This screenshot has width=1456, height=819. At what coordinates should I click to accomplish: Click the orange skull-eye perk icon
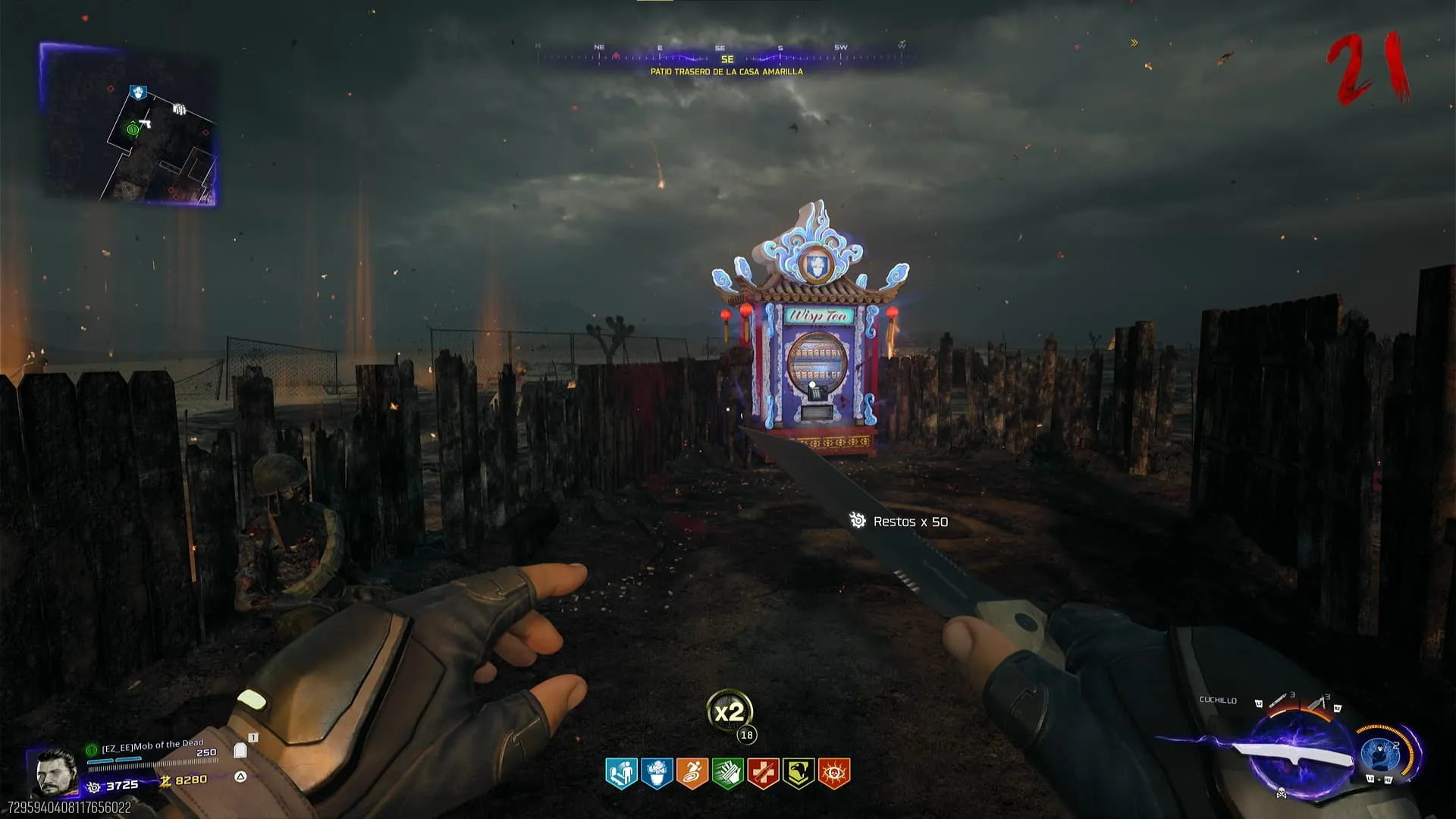point(834,773)
